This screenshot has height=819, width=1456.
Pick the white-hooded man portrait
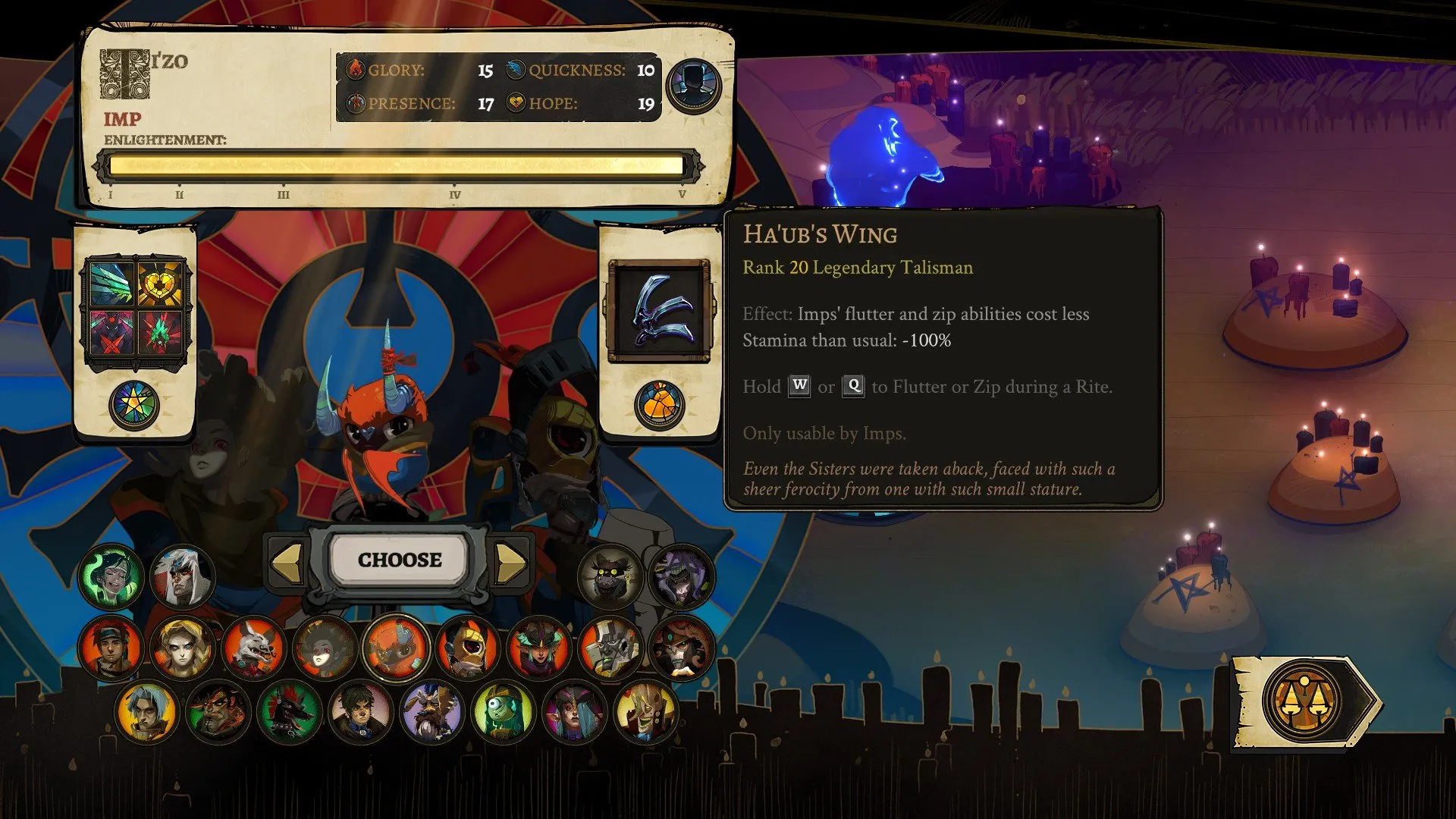pos(182,578)
